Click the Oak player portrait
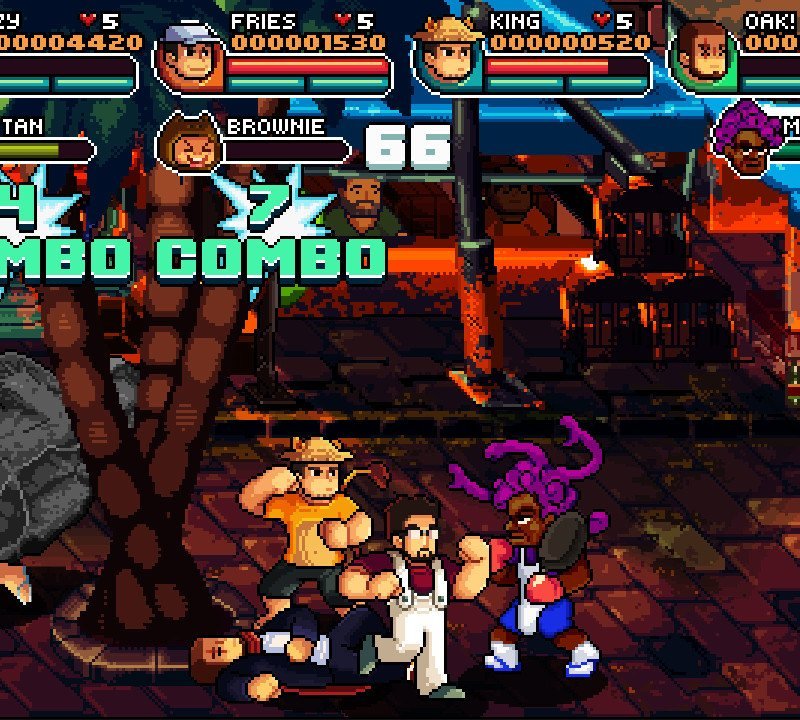 (x=704, y=54)
